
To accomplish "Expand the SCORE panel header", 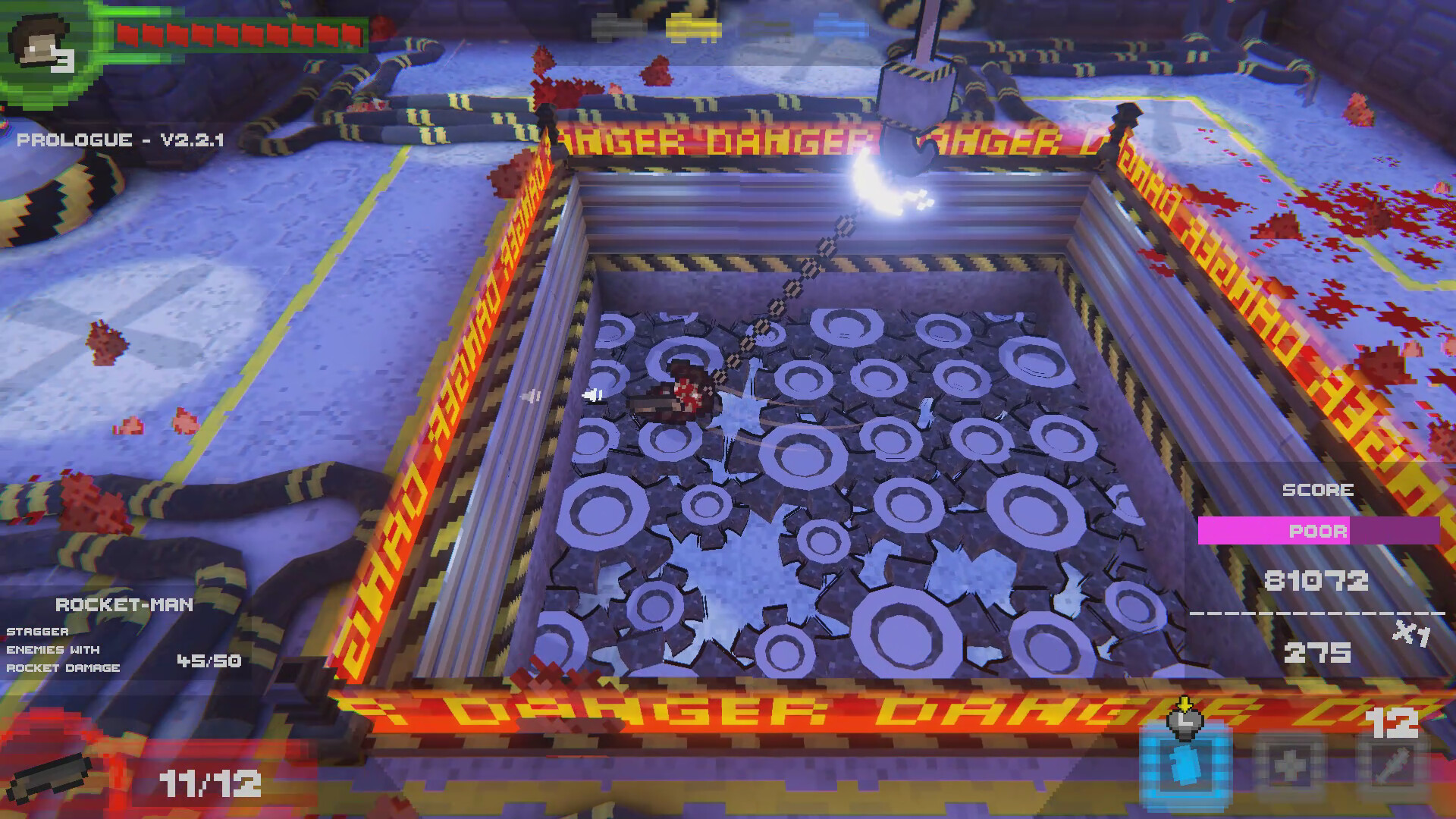I will pos(1317,490).
